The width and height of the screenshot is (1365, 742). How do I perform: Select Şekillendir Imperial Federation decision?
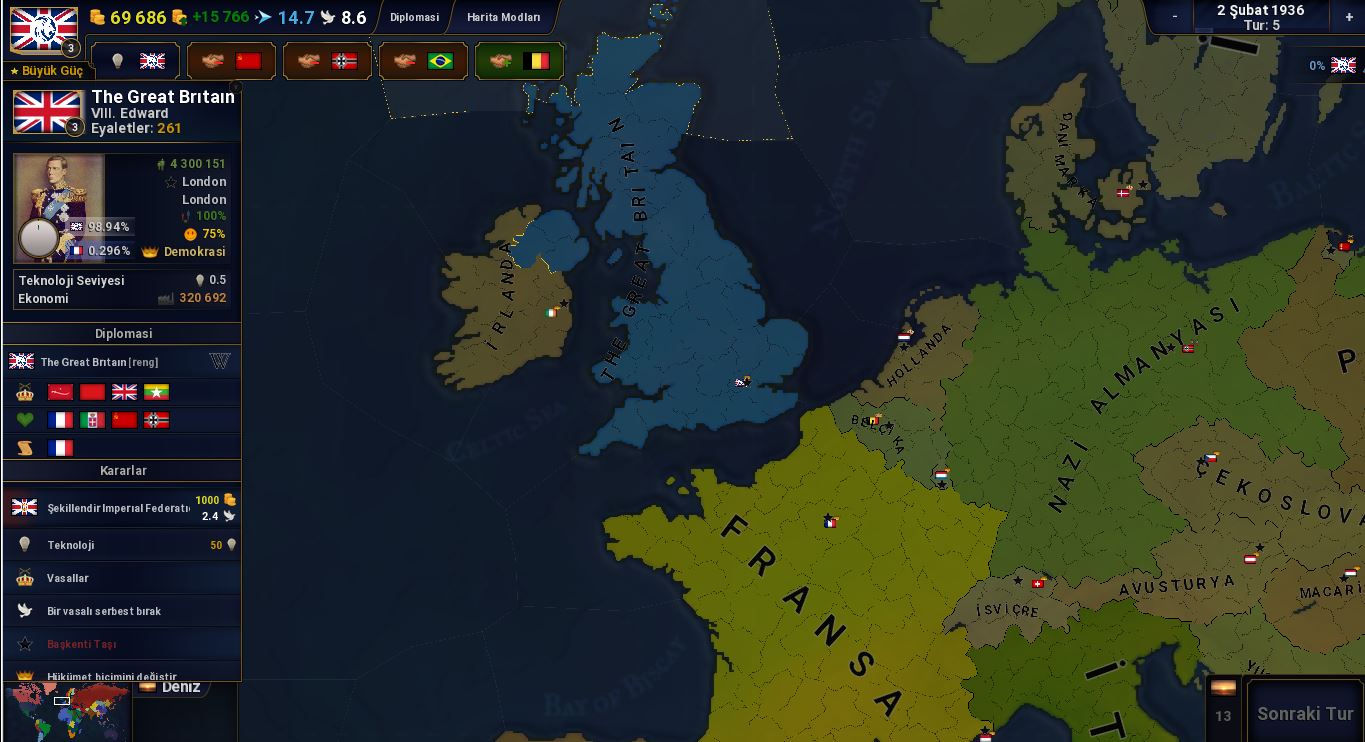(x=122, y=508)
